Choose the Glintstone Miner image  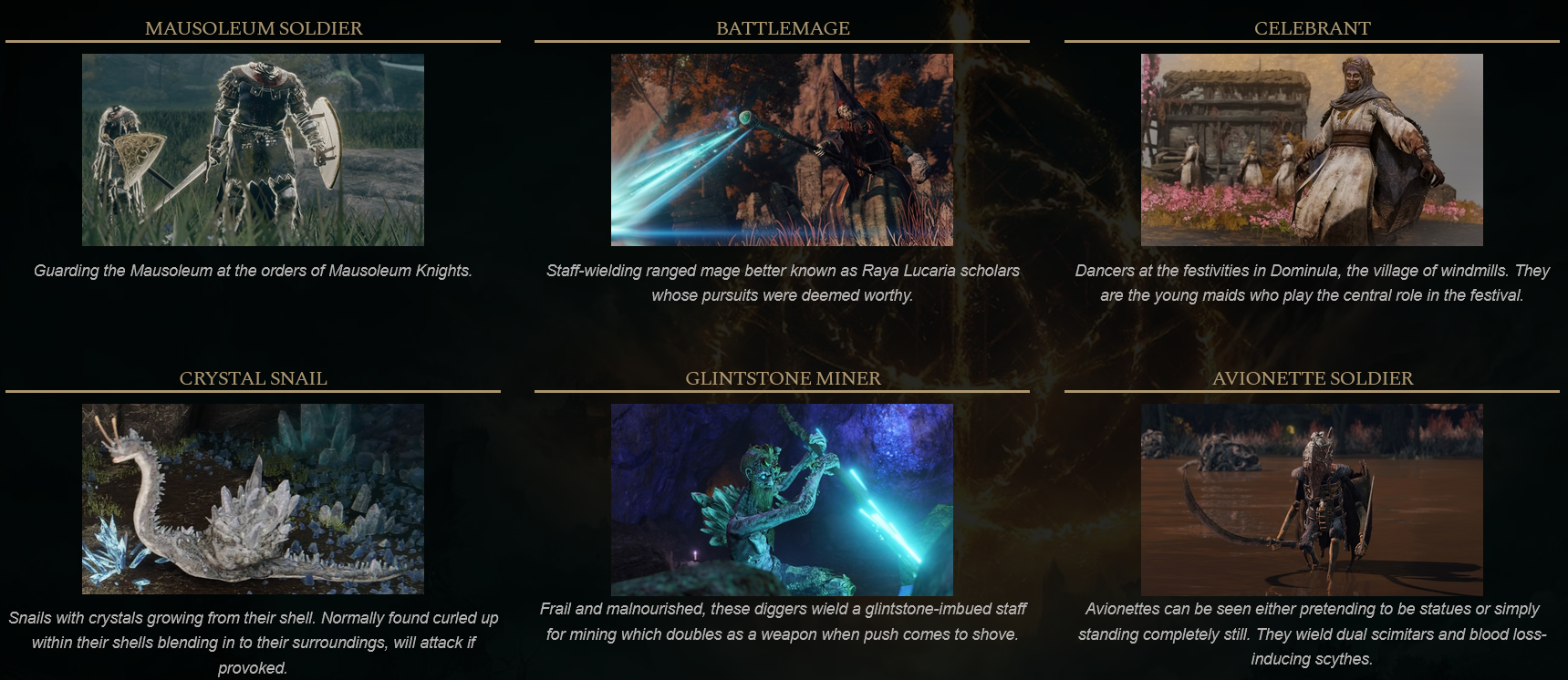(782, 499)
